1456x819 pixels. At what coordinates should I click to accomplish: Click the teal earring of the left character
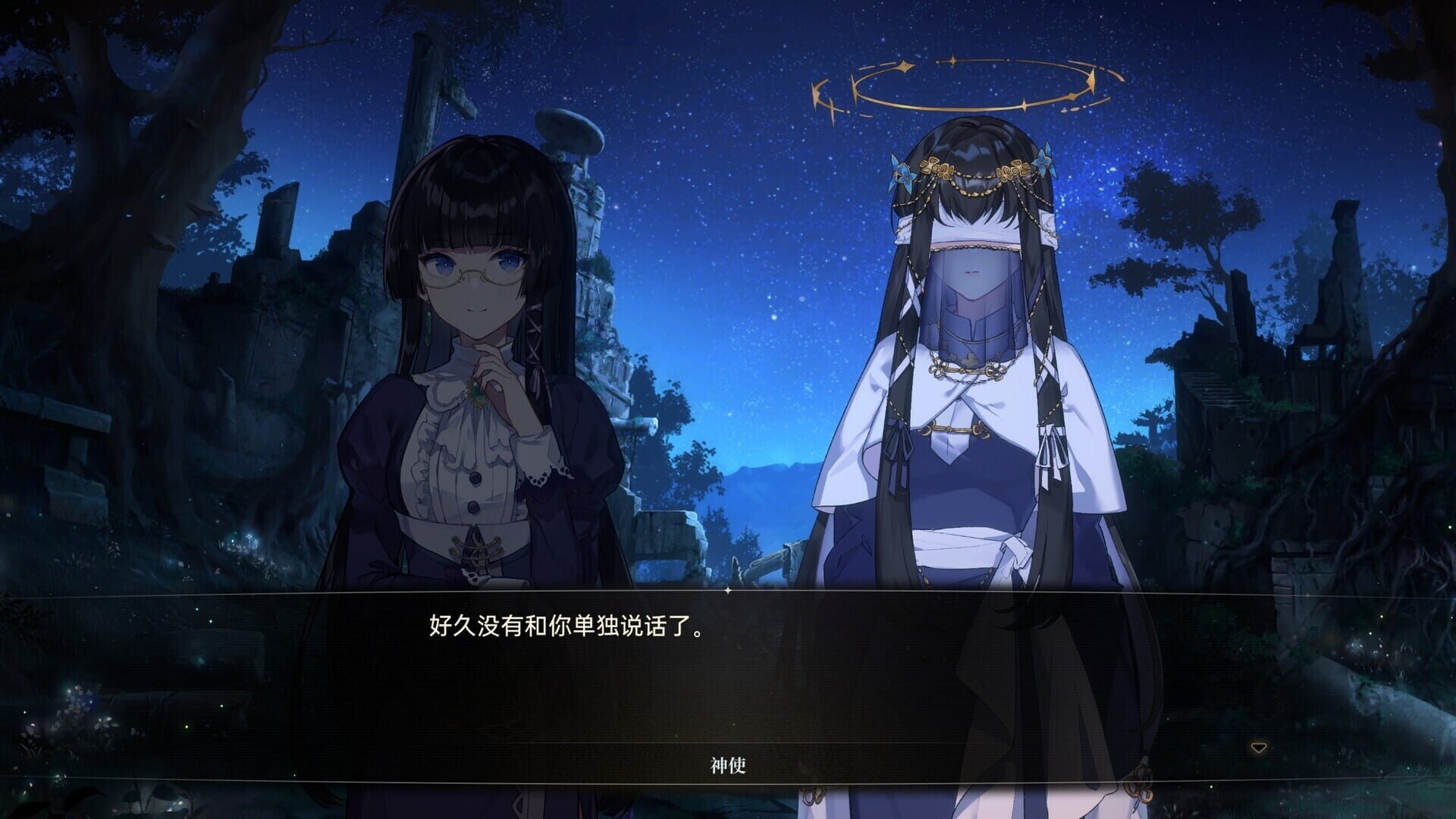[428, 325]
